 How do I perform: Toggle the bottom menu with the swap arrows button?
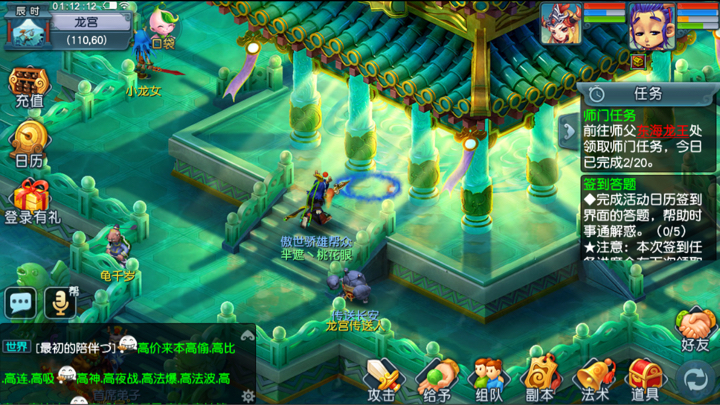(695, 379)
